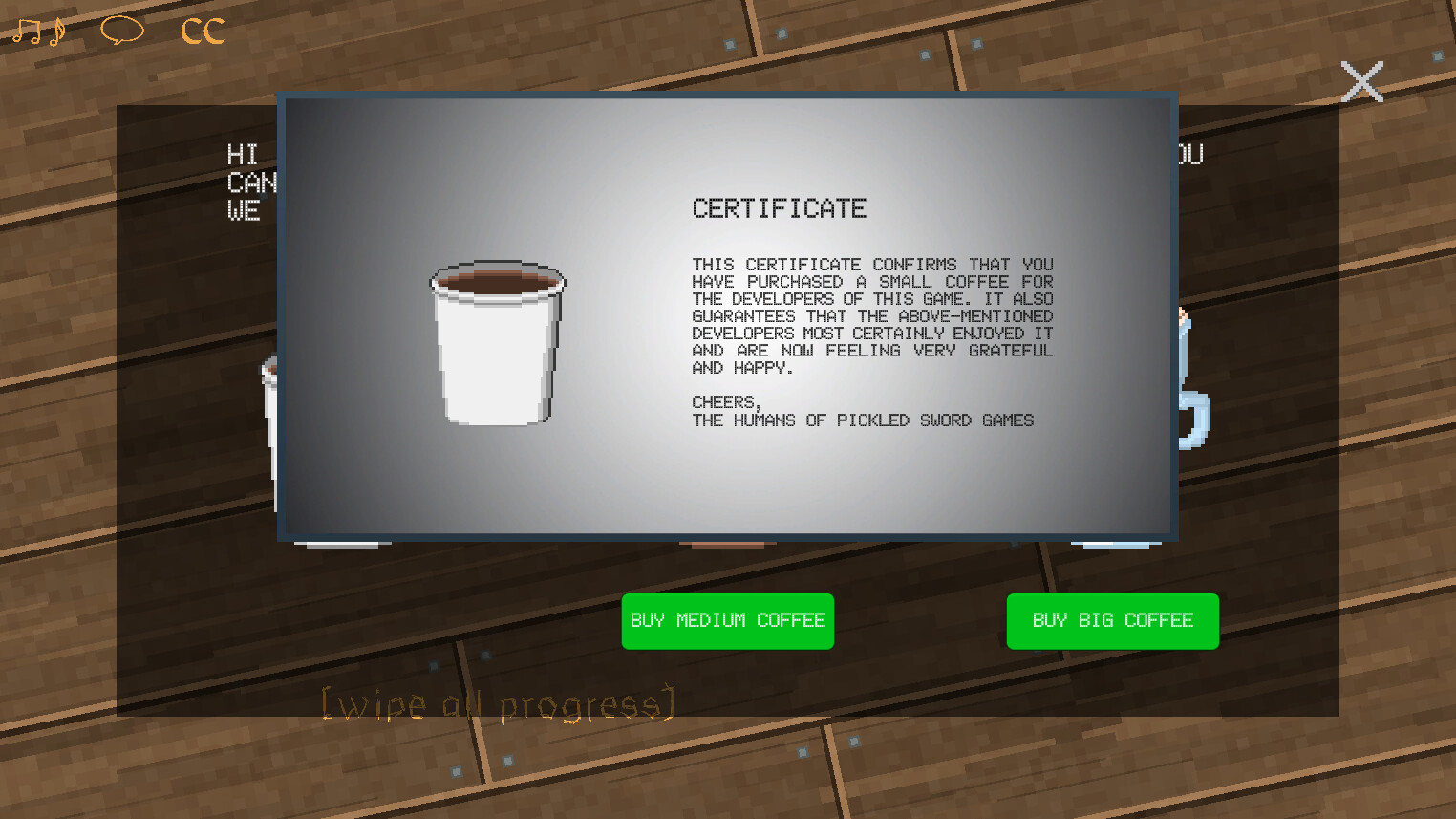
Task: Click the small coffee cup illustration
Action: 496,344
